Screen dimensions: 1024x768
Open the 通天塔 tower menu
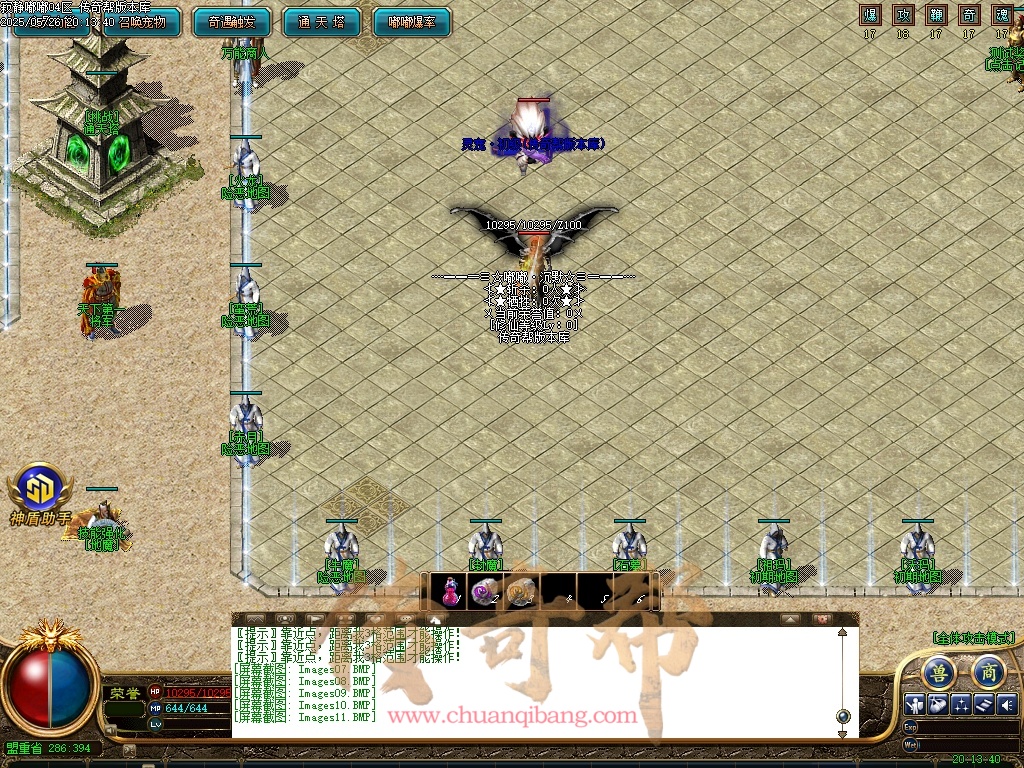coord(318,22)
